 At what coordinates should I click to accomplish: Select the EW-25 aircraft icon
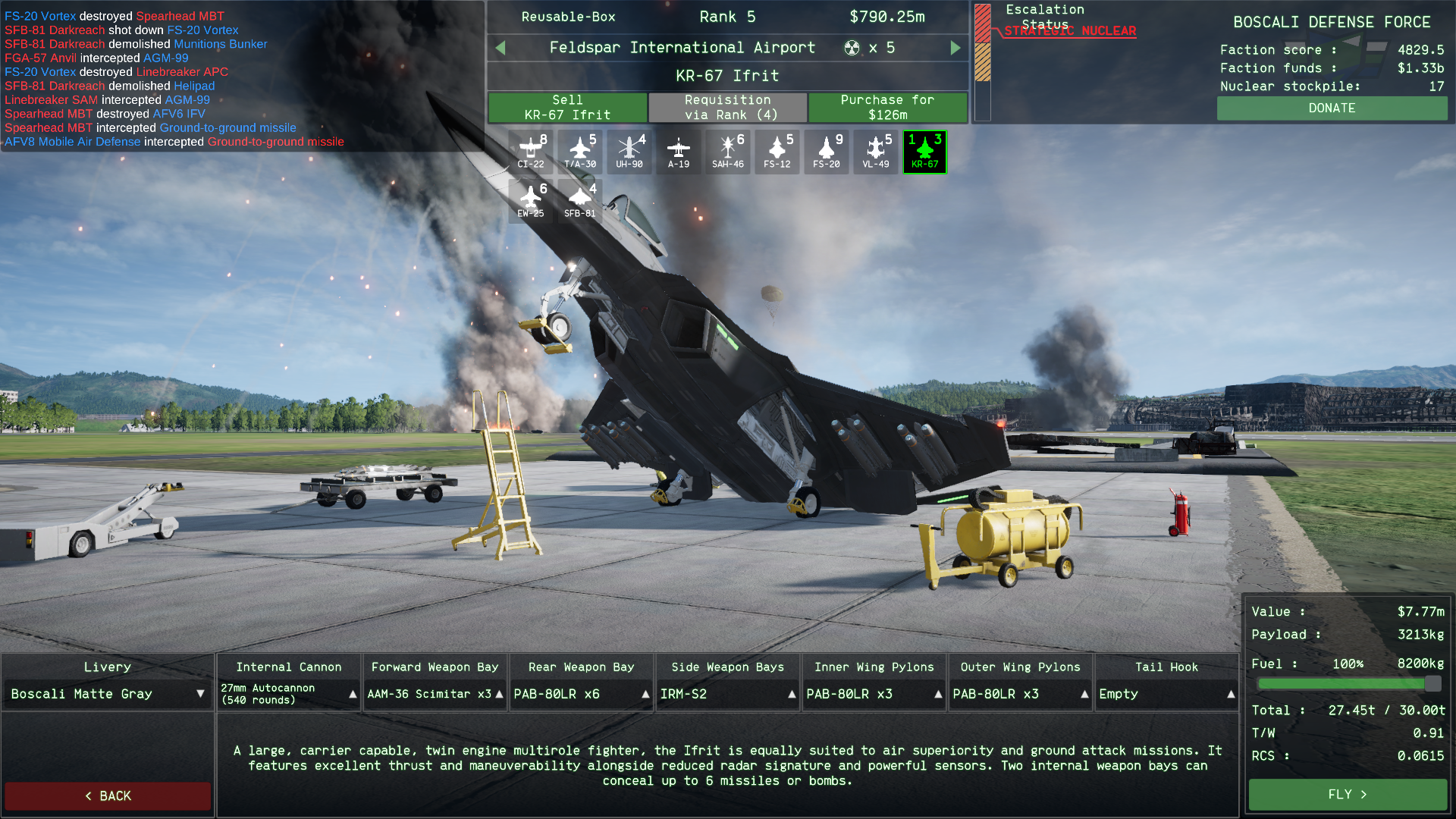531,201
